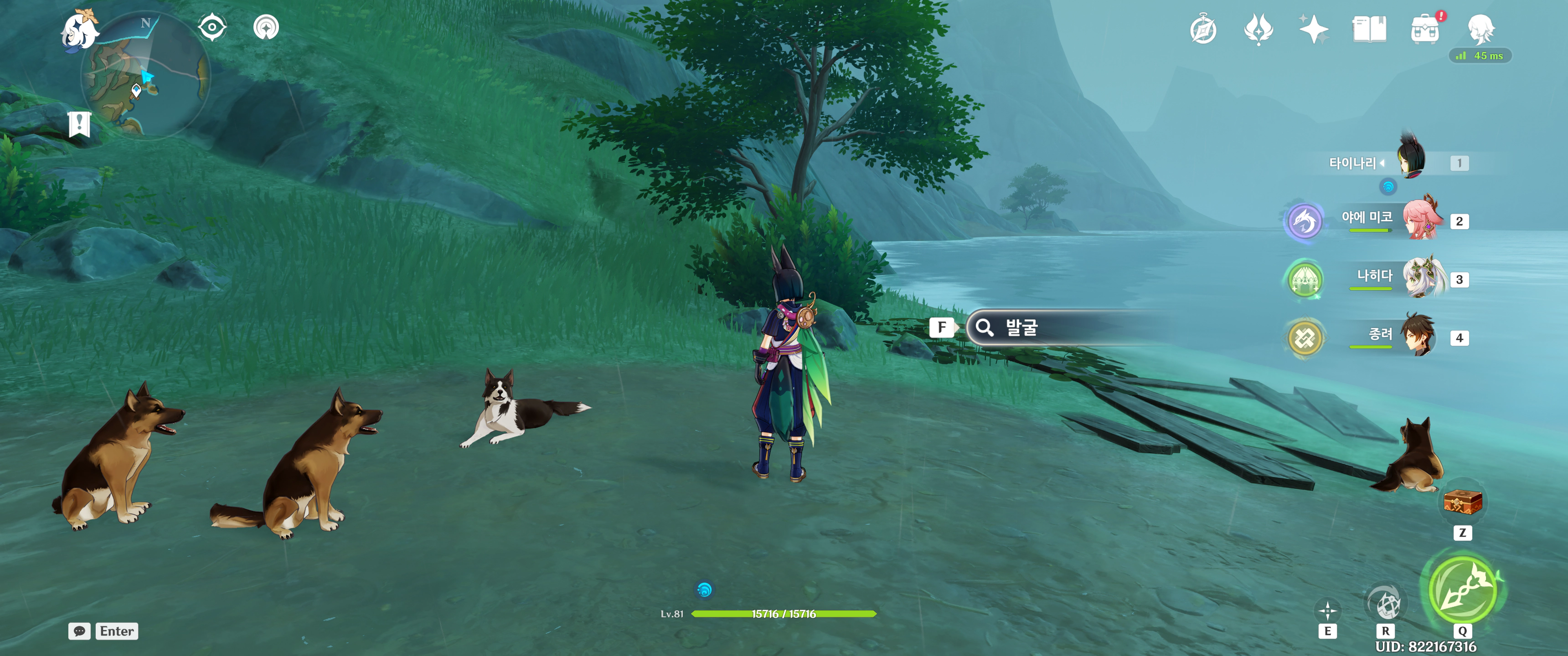Open the Wish star icon

[1313, 29]
